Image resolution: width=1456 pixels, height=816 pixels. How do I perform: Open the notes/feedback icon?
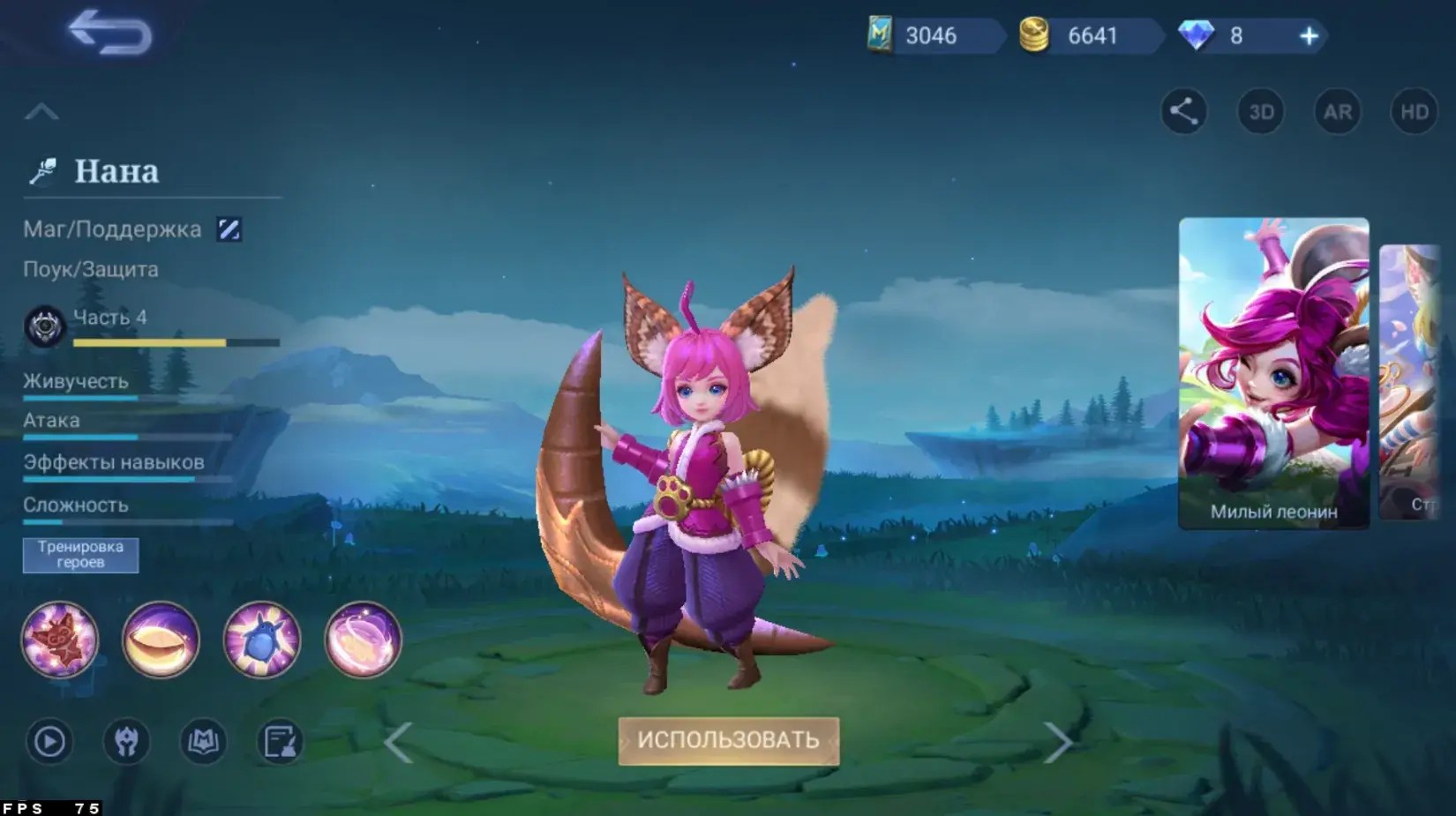click(x=279, y=742)
